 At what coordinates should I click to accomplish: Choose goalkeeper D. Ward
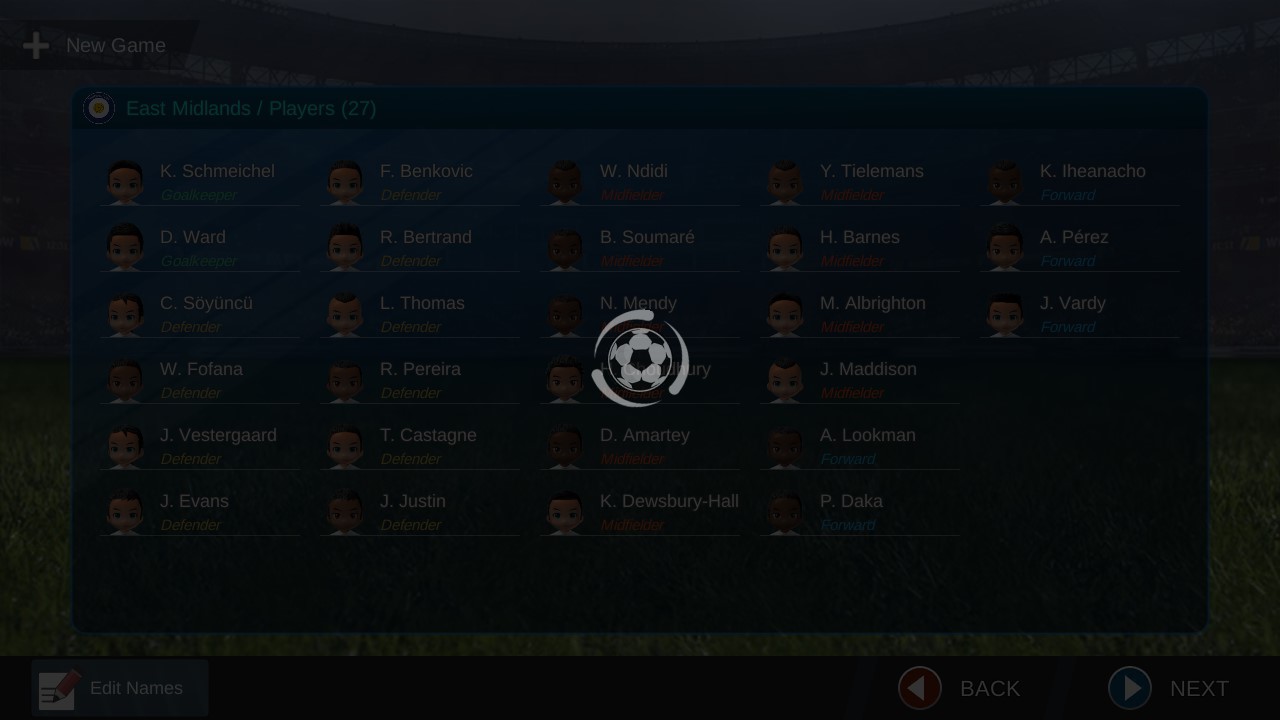[200, 248]
